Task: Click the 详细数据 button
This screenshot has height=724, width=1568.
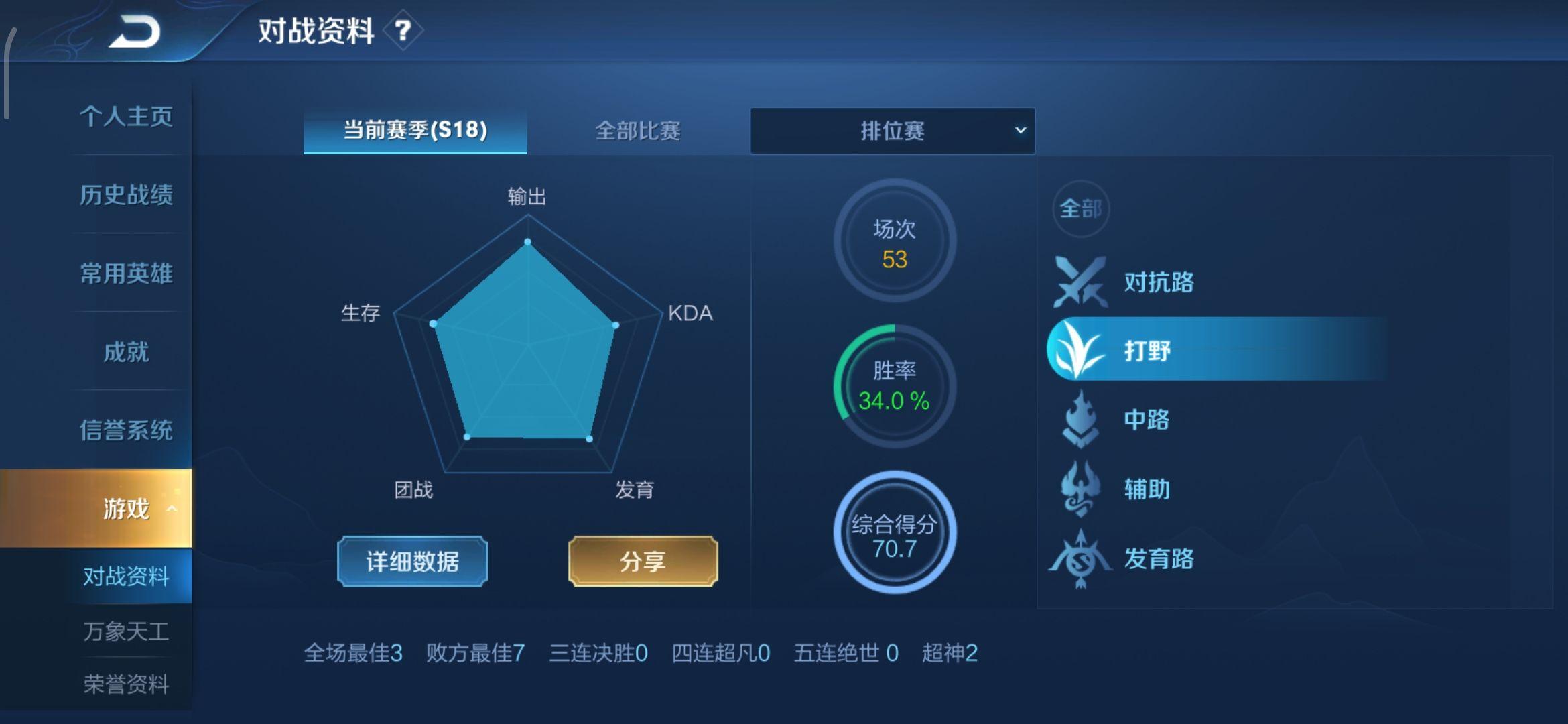Action: (x=412, y=561)
